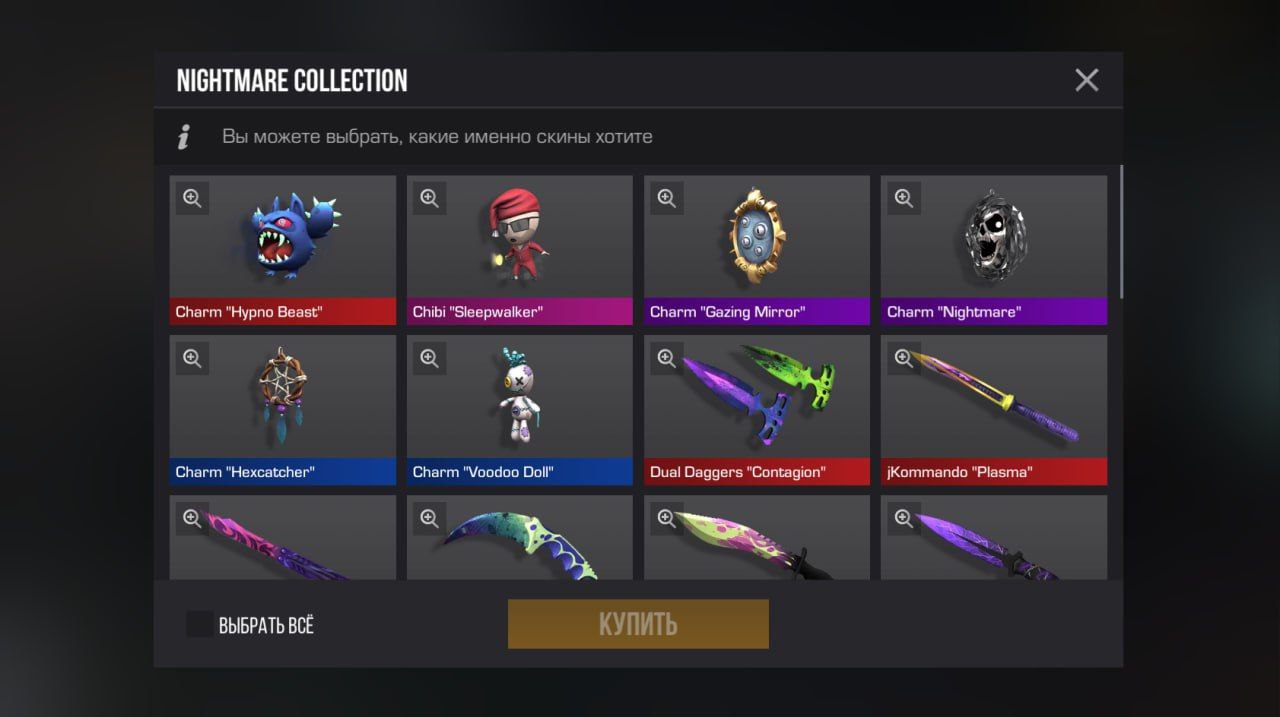Close the Nightmare Collection window
Screen dimensions: 1280x717
pos(1086,80)
